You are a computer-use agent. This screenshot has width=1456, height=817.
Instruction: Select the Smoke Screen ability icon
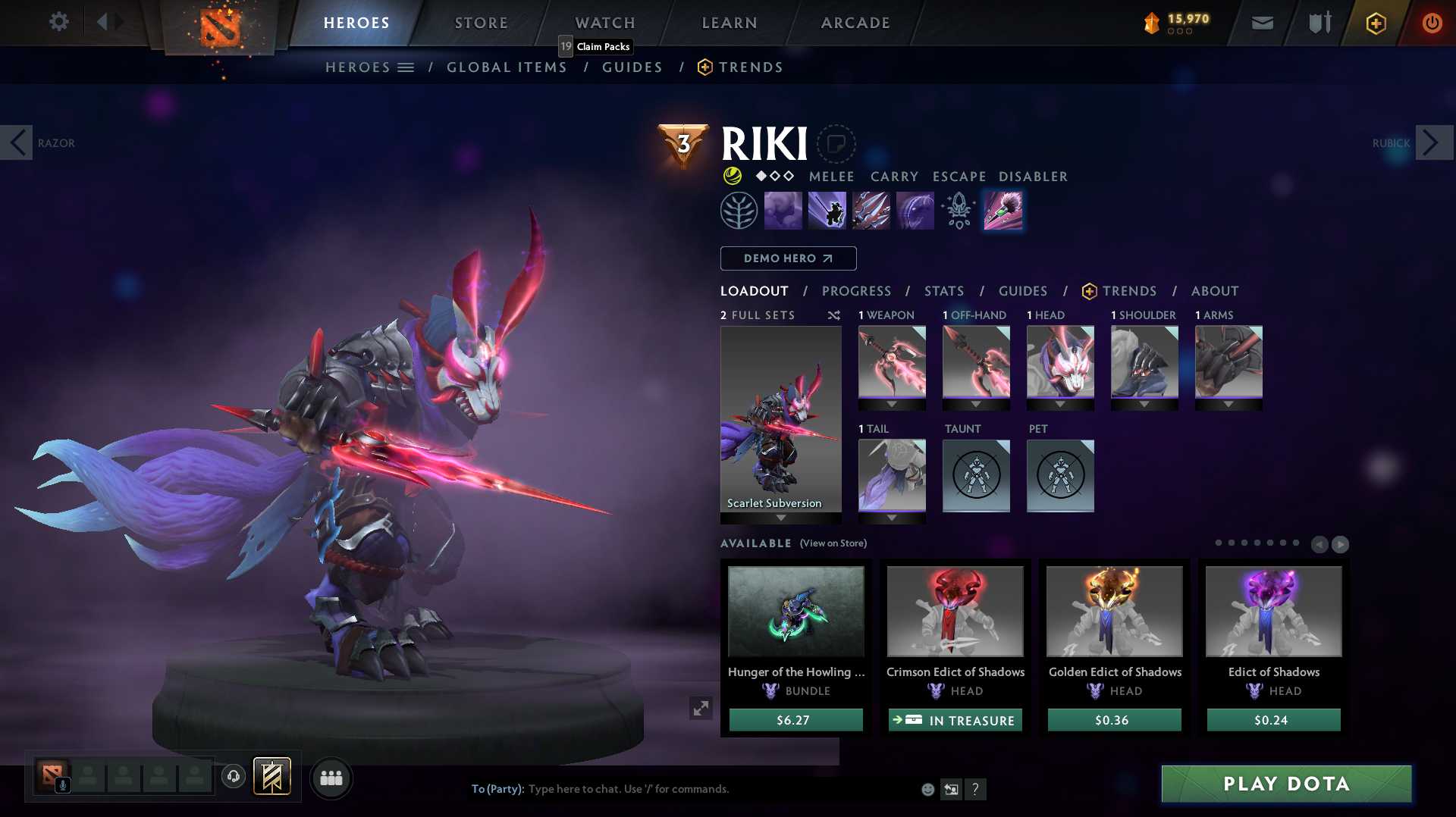pyautogui.click(x=783, y=210)
